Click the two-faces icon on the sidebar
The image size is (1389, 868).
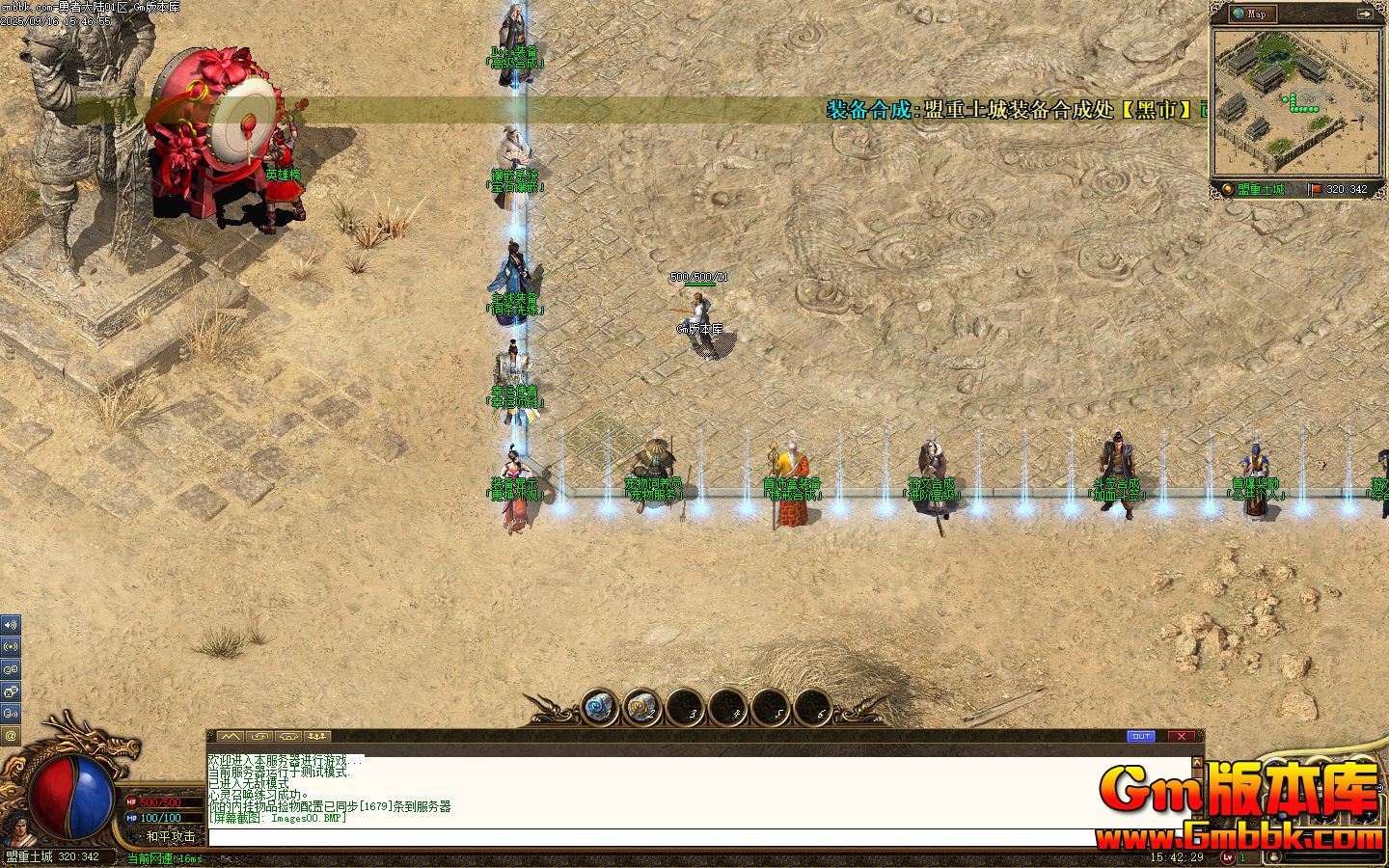(x=11, y=668)
